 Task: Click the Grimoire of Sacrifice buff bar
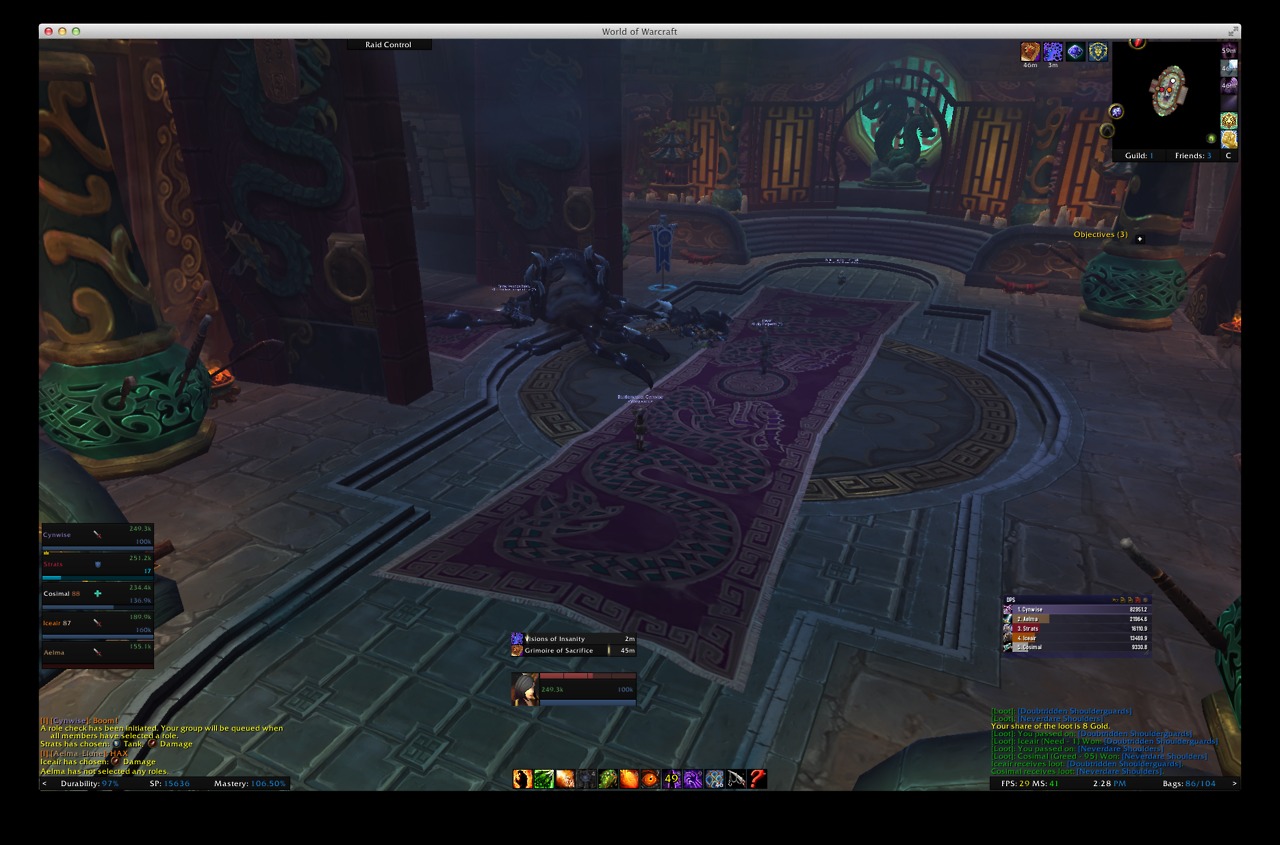(x=573, y=651)
